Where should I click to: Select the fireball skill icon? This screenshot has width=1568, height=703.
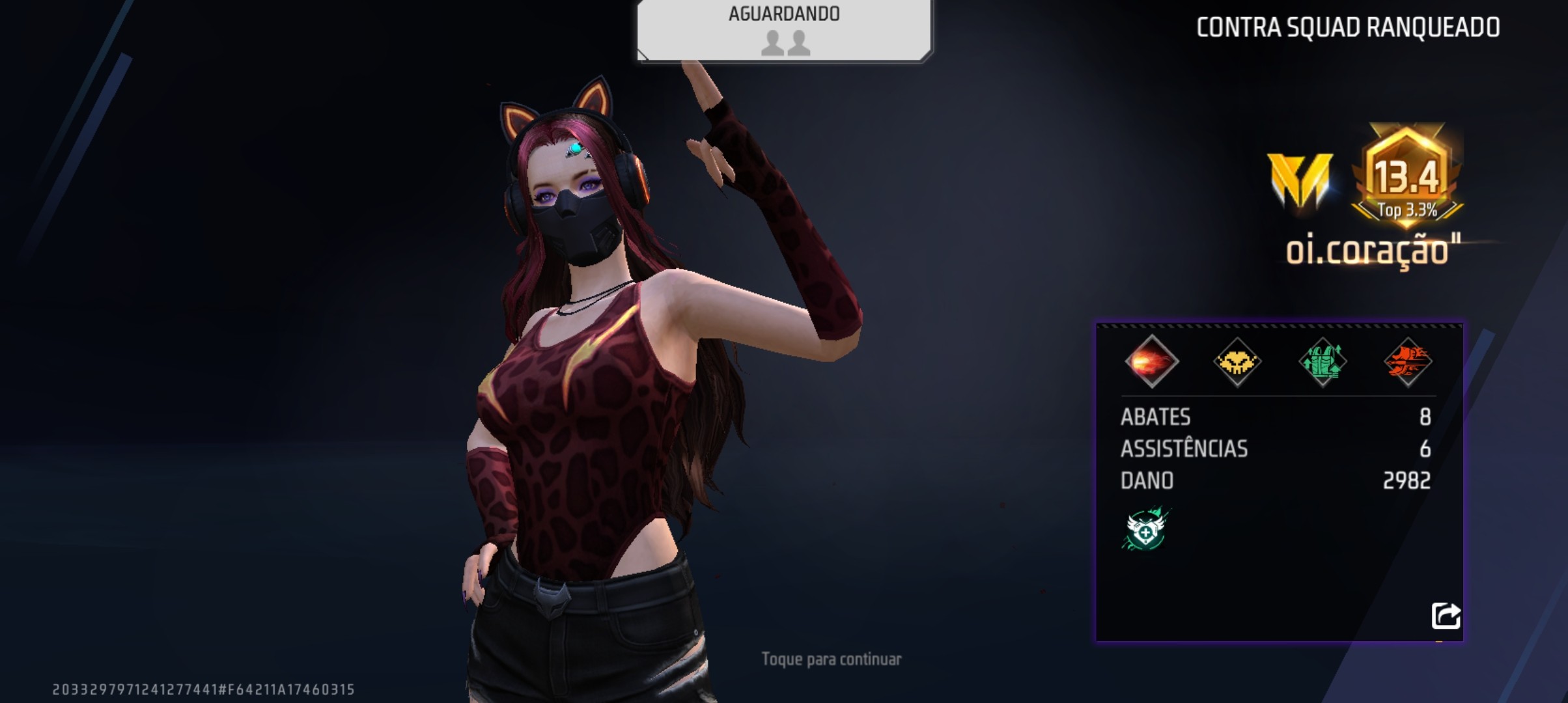tap(1151, 362)
